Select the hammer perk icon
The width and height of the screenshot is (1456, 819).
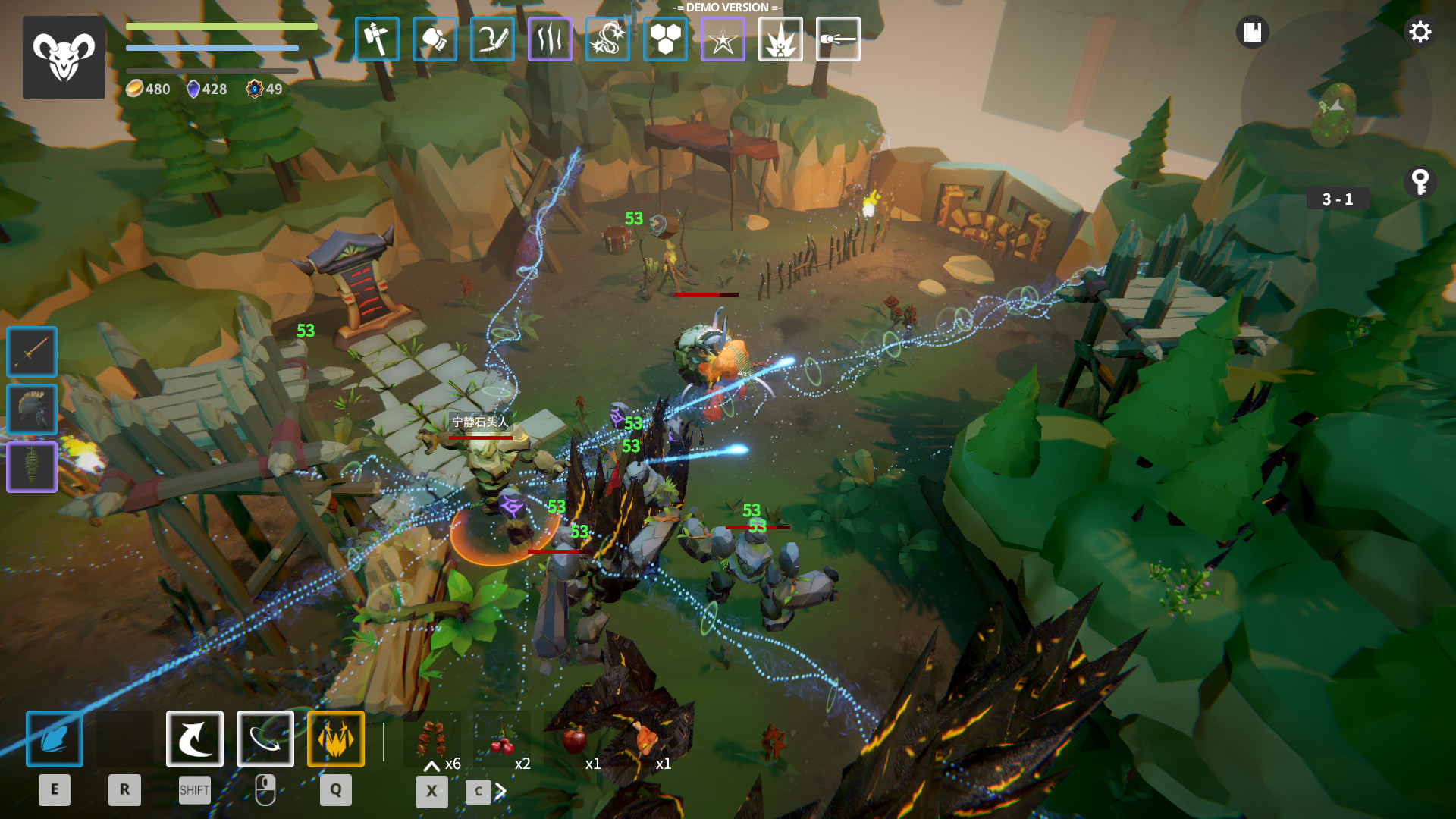coord(377,39)
